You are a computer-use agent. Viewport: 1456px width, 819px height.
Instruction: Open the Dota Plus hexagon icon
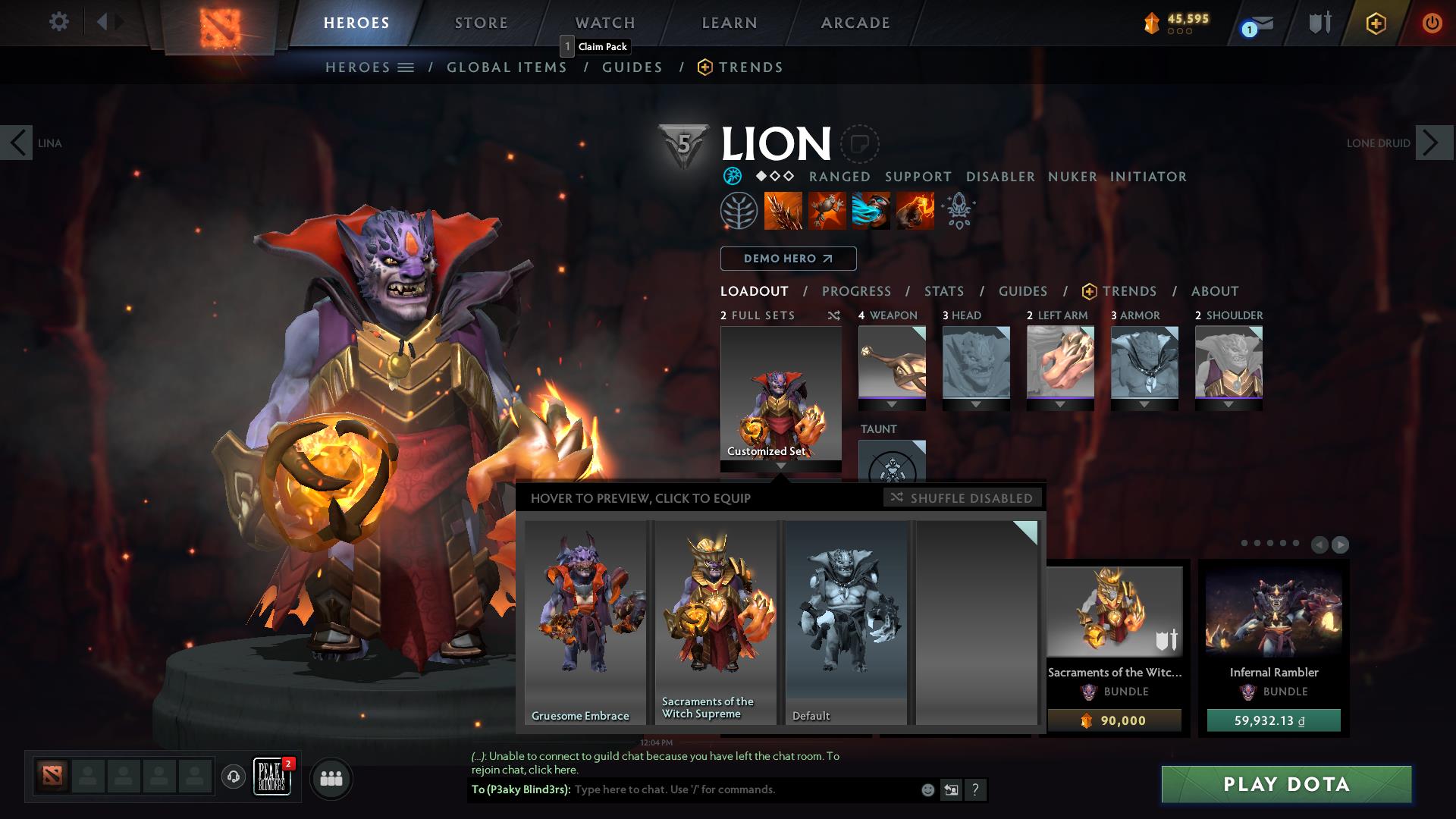coord(1376,24)
